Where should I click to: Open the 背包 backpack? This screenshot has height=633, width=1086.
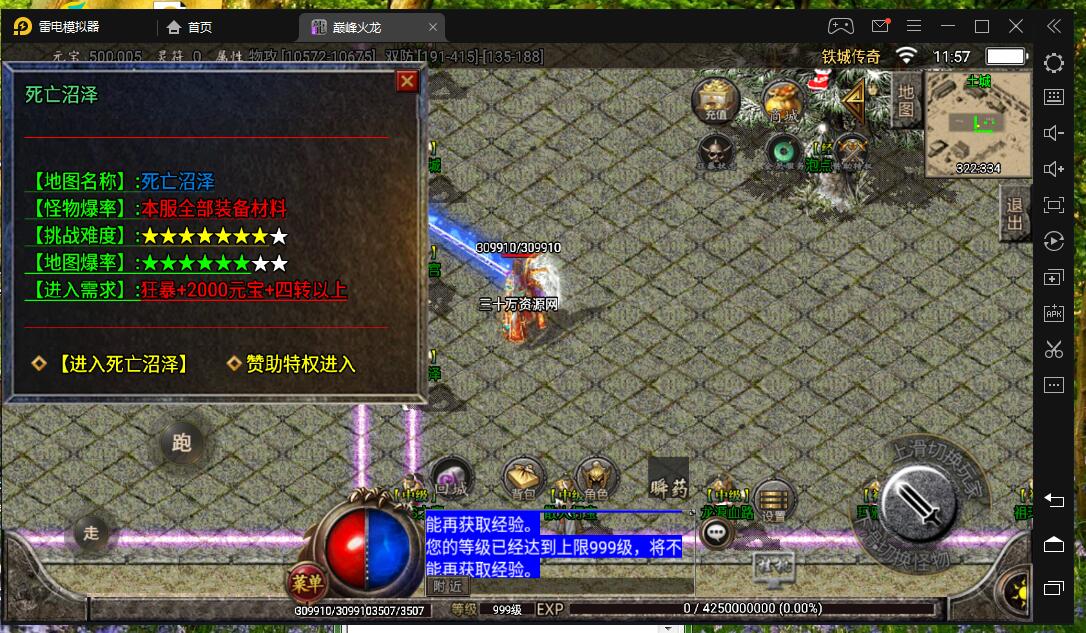point(524,479)
